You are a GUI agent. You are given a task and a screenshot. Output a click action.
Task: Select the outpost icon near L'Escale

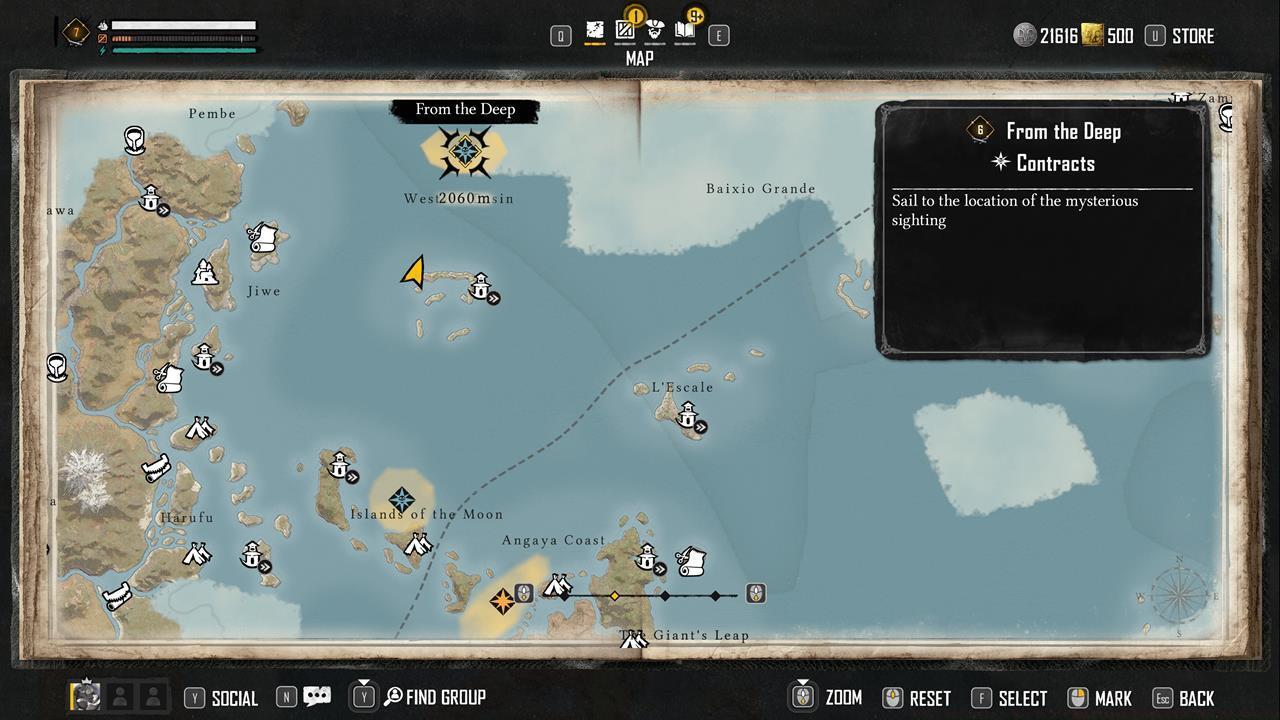[689, 417]
